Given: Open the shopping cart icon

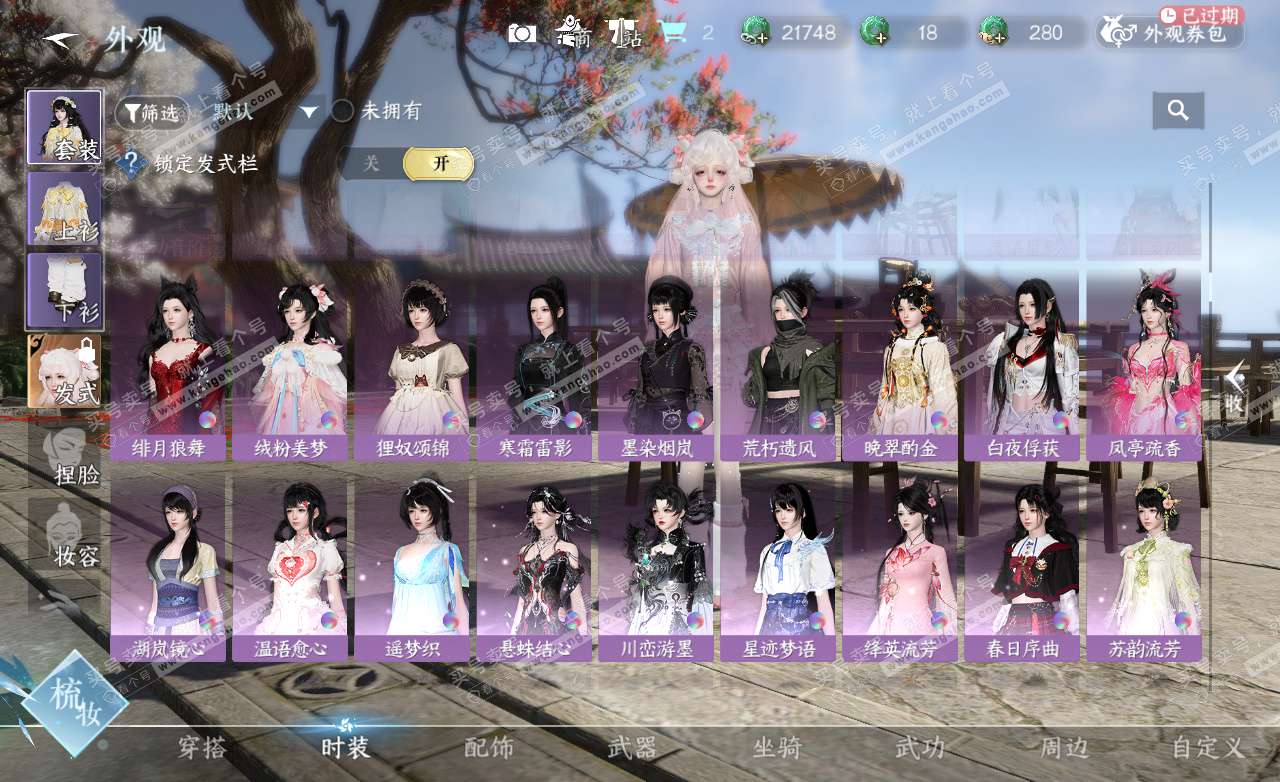Looking at the screenshot, I should pyautogui.click(x=674, y=33).
